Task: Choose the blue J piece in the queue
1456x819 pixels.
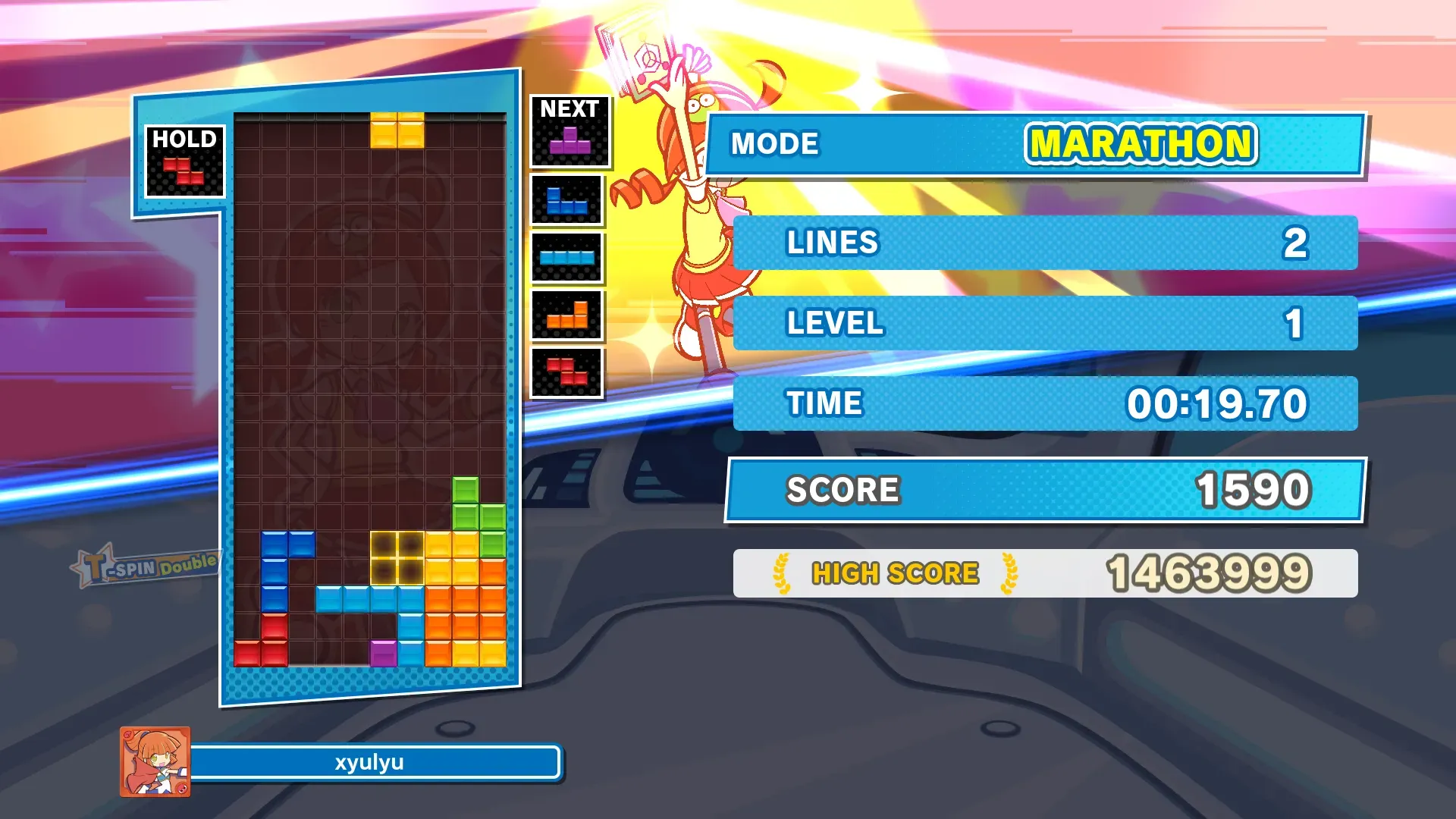Action: (x=566, y=201)
